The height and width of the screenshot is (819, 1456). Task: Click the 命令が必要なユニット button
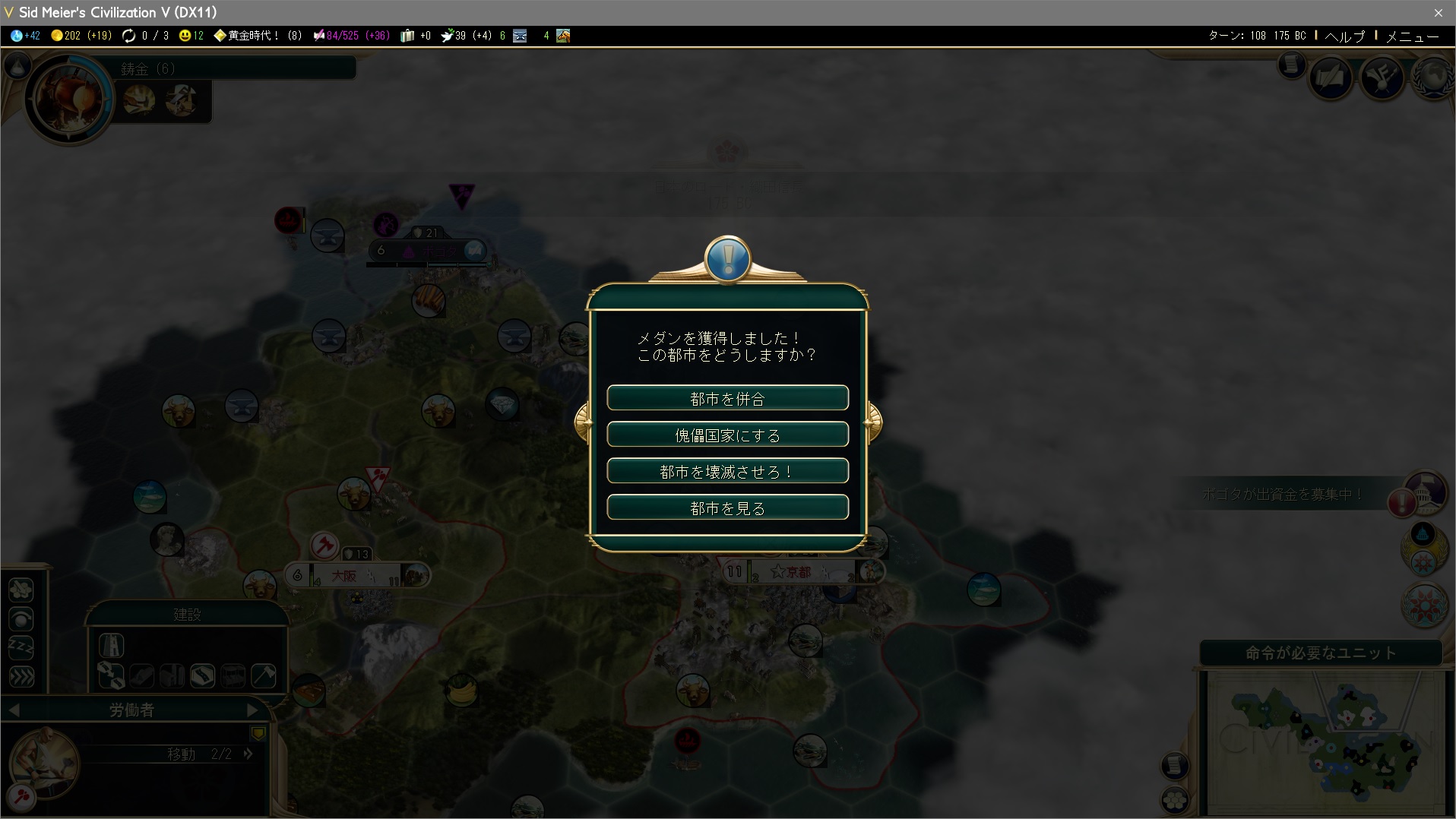click(1321, 653)
